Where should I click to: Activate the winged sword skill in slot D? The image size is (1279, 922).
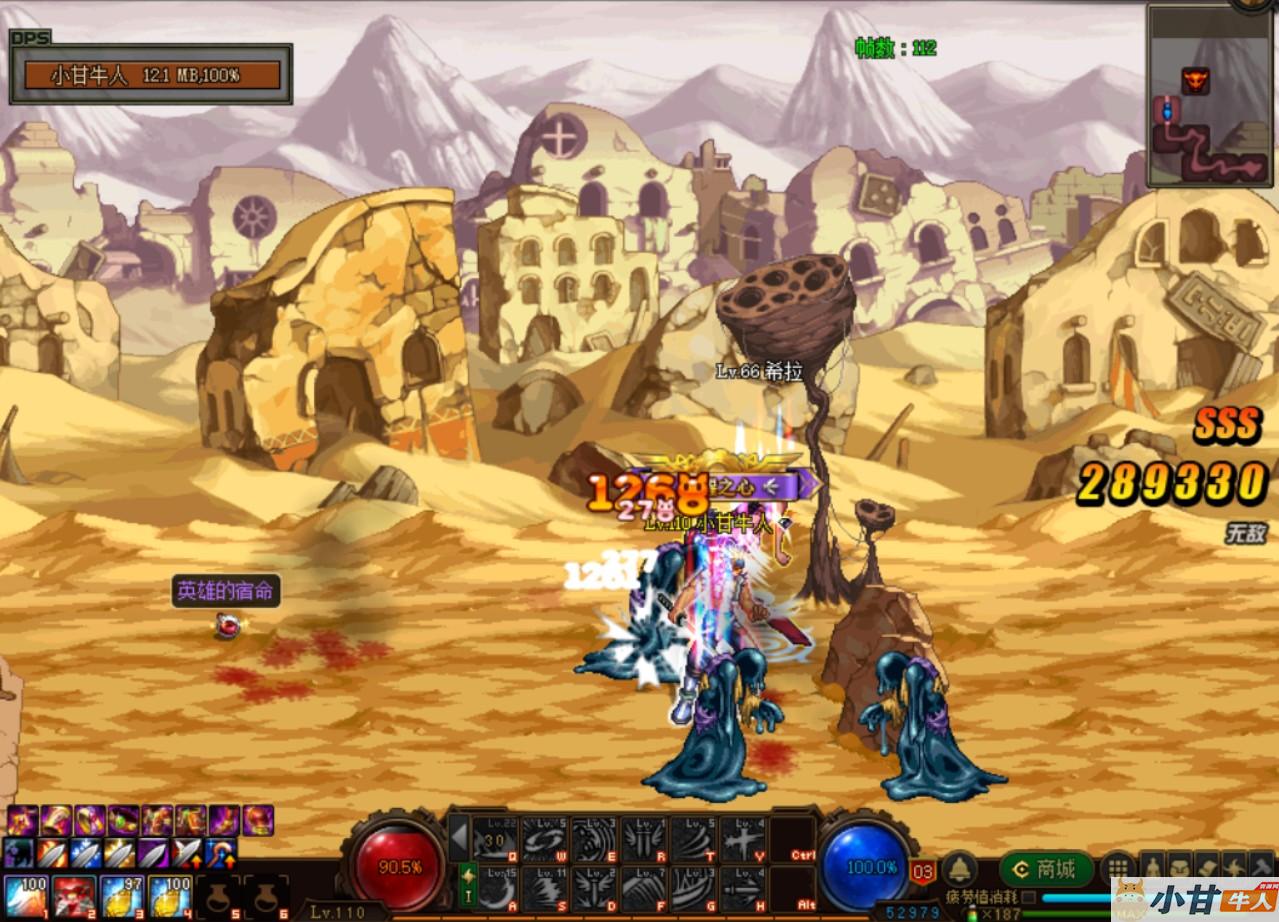594,888
